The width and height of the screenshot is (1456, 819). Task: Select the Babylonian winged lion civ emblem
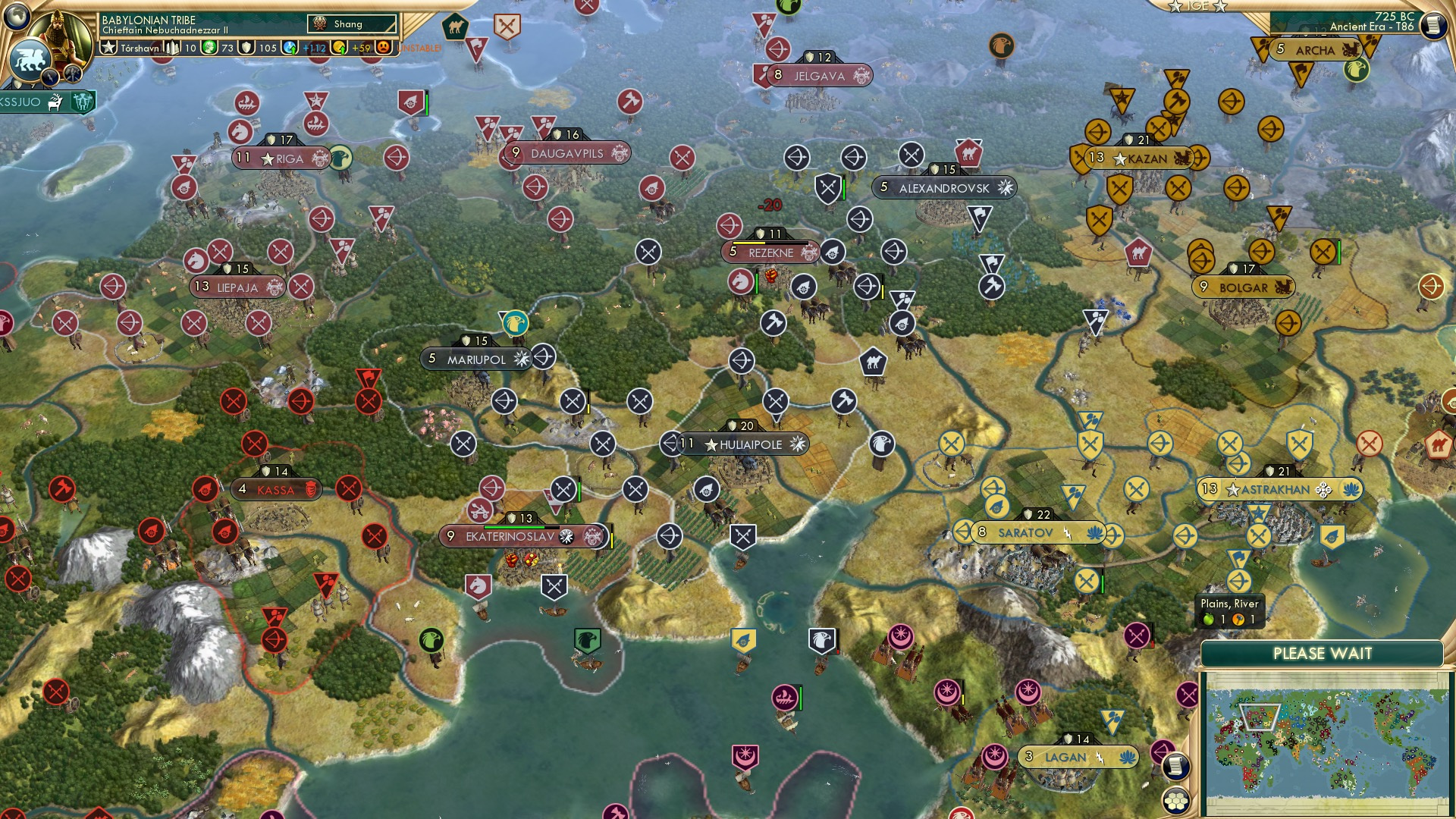tap(30, 58)
